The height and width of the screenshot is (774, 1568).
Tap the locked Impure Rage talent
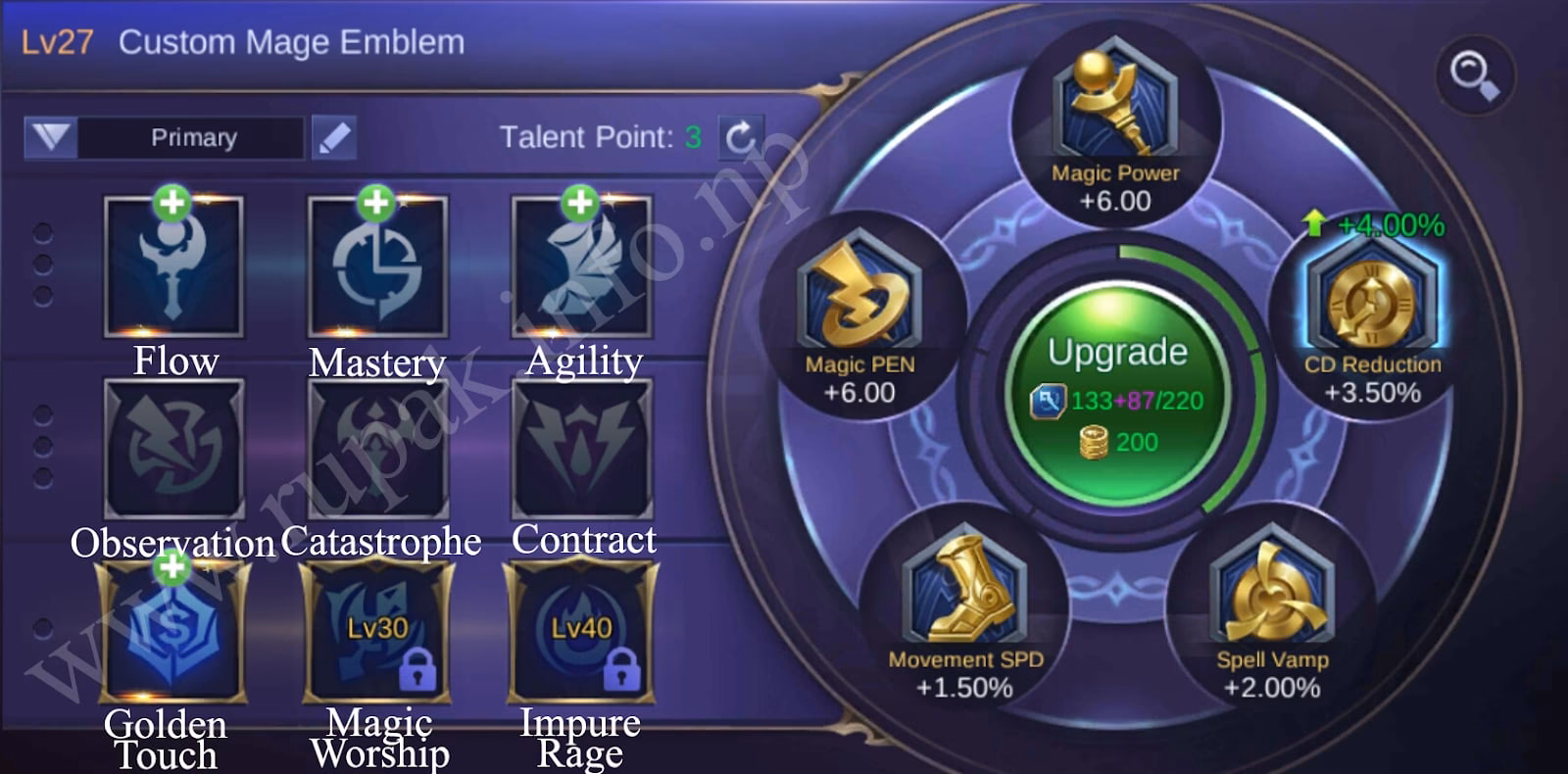pos(581,632)
